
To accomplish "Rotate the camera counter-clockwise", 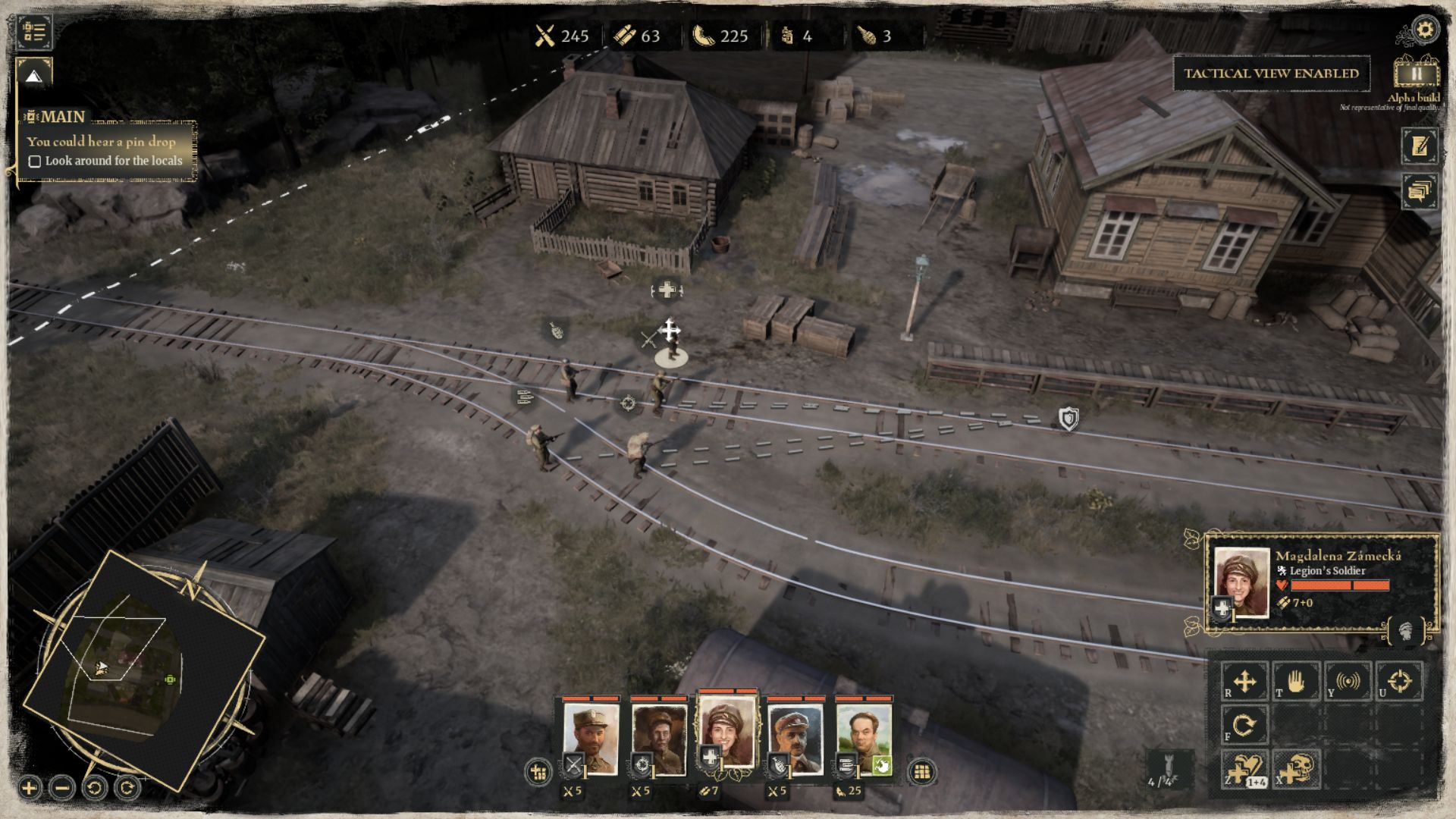I will coord(95,788).
